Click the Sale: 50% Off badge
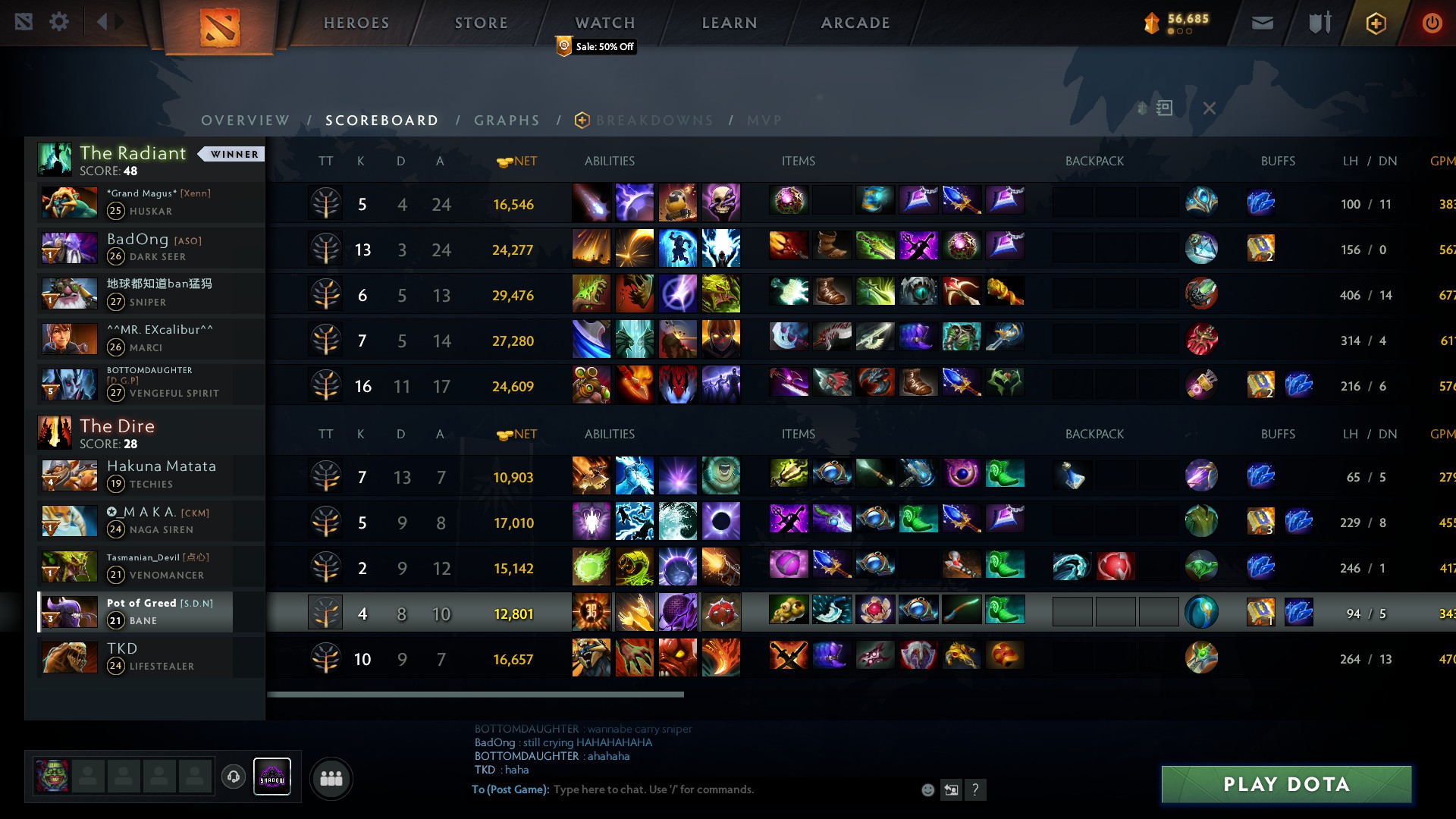1456x819 pixels. (x=596, y=46)
